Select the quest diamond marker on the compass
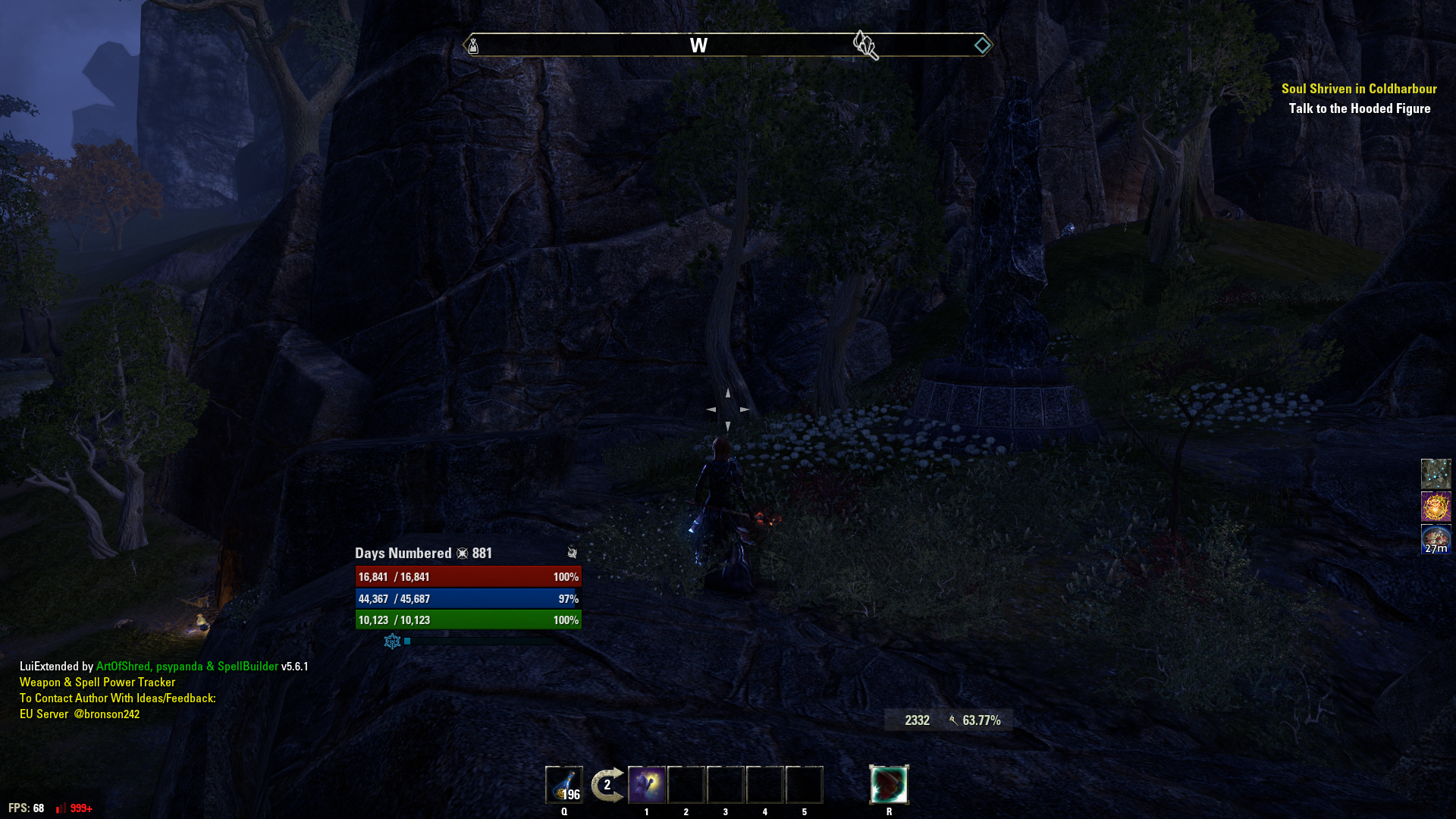 (983, 44)
